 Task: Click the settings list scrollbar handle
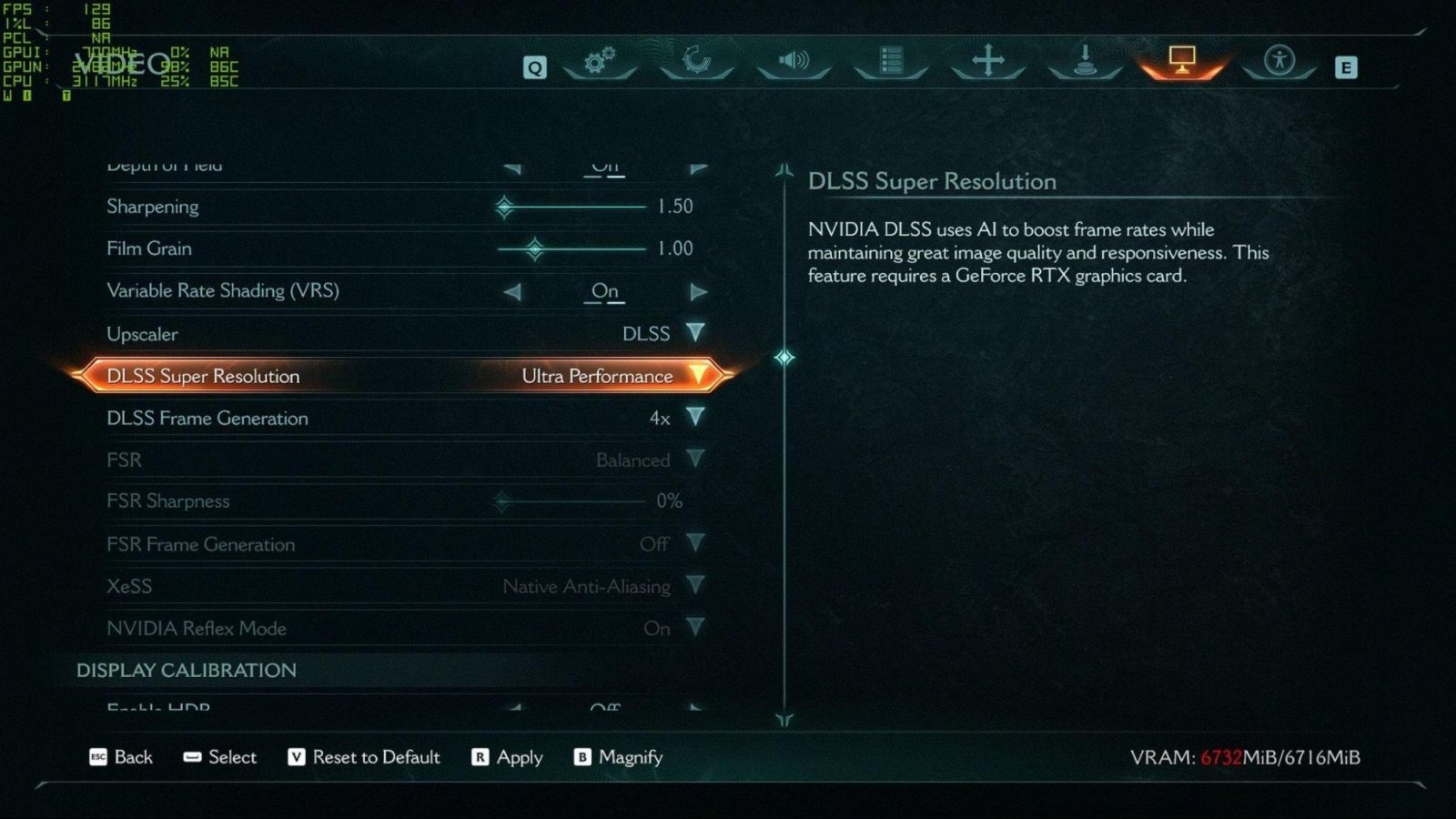tap(784, 358)
